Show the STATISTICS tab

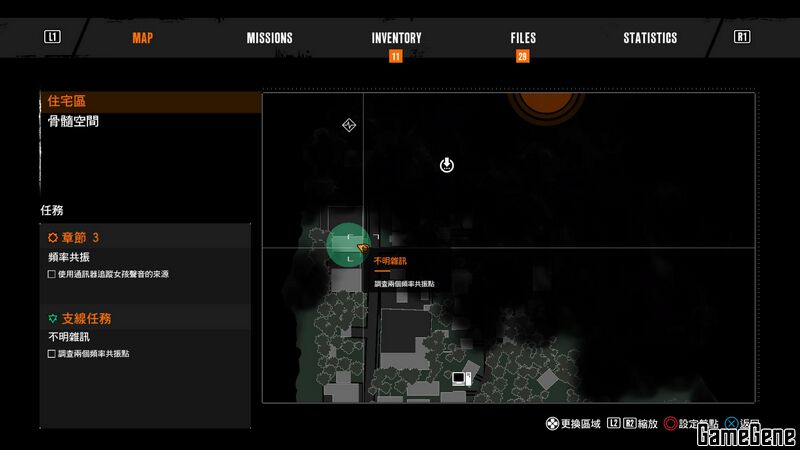tap(650, 38)
